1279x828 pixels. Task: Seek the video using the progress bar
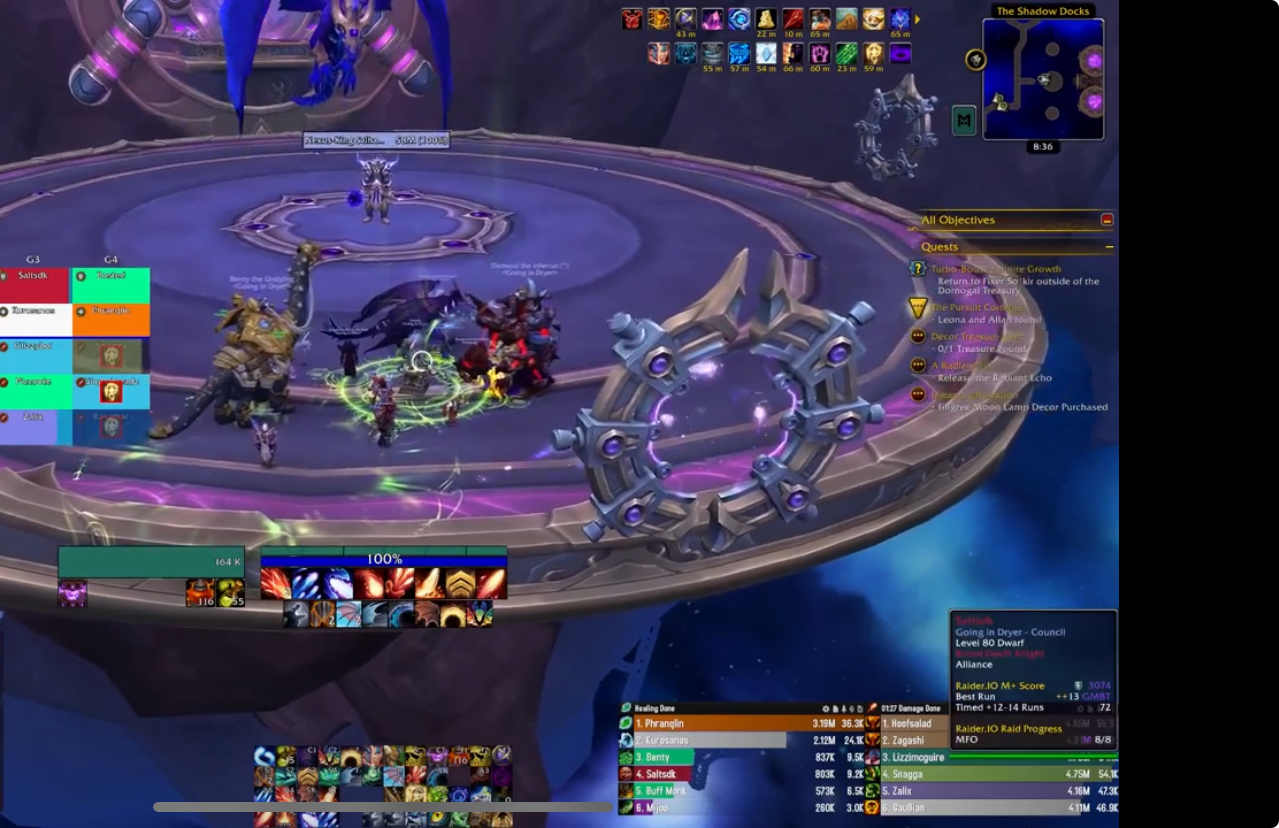pyautogui.click(x=382, y=807)
